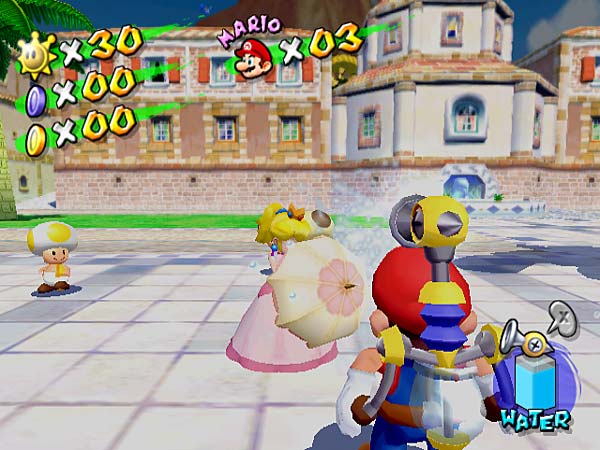Click the gold coin icon
Image resolution: width=600 pixels, height=450 pixels.
[36, 132]
